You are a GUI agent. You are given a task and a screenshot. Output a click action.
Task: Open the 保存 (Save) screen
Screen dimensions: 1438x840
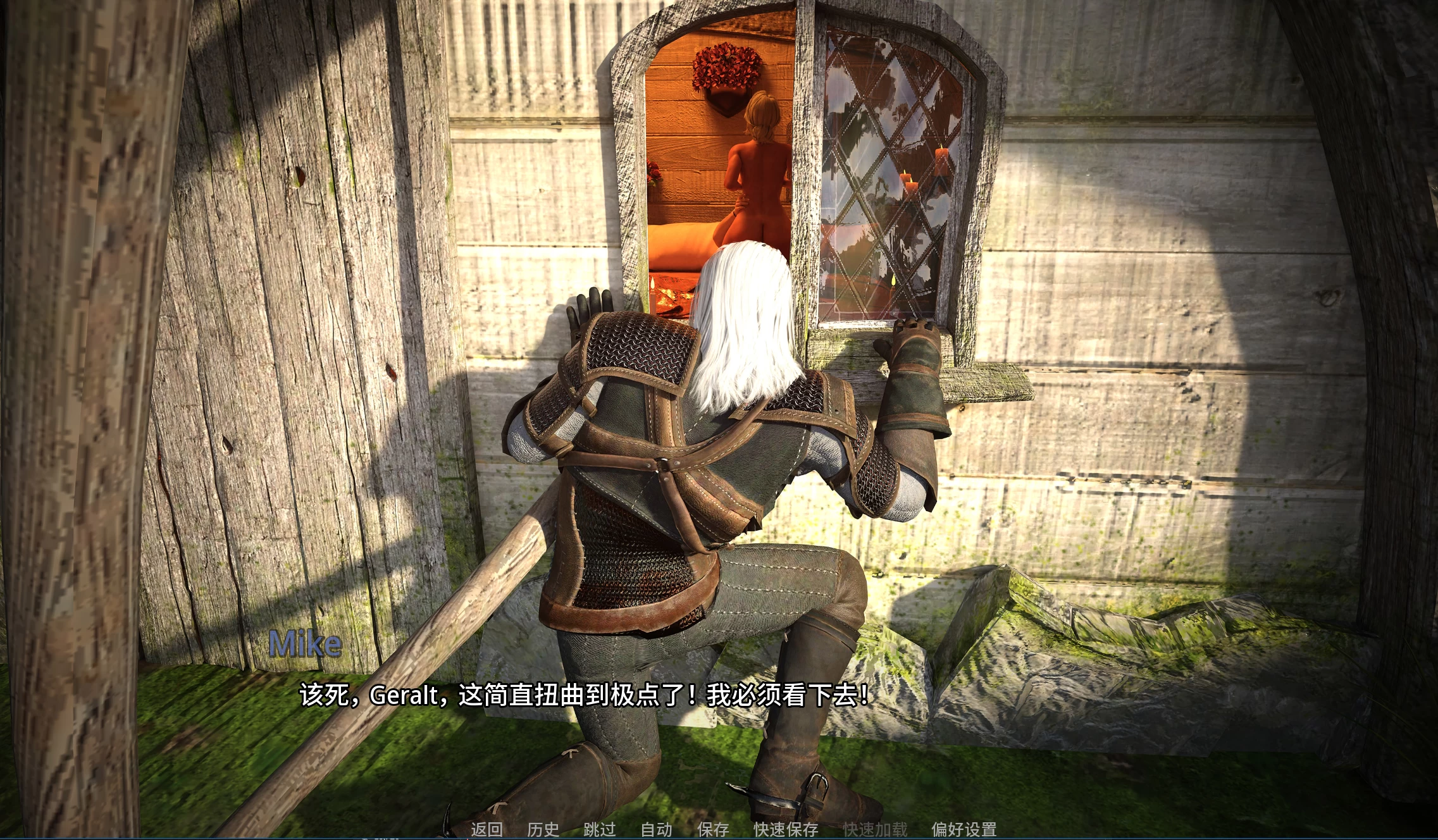713,829
